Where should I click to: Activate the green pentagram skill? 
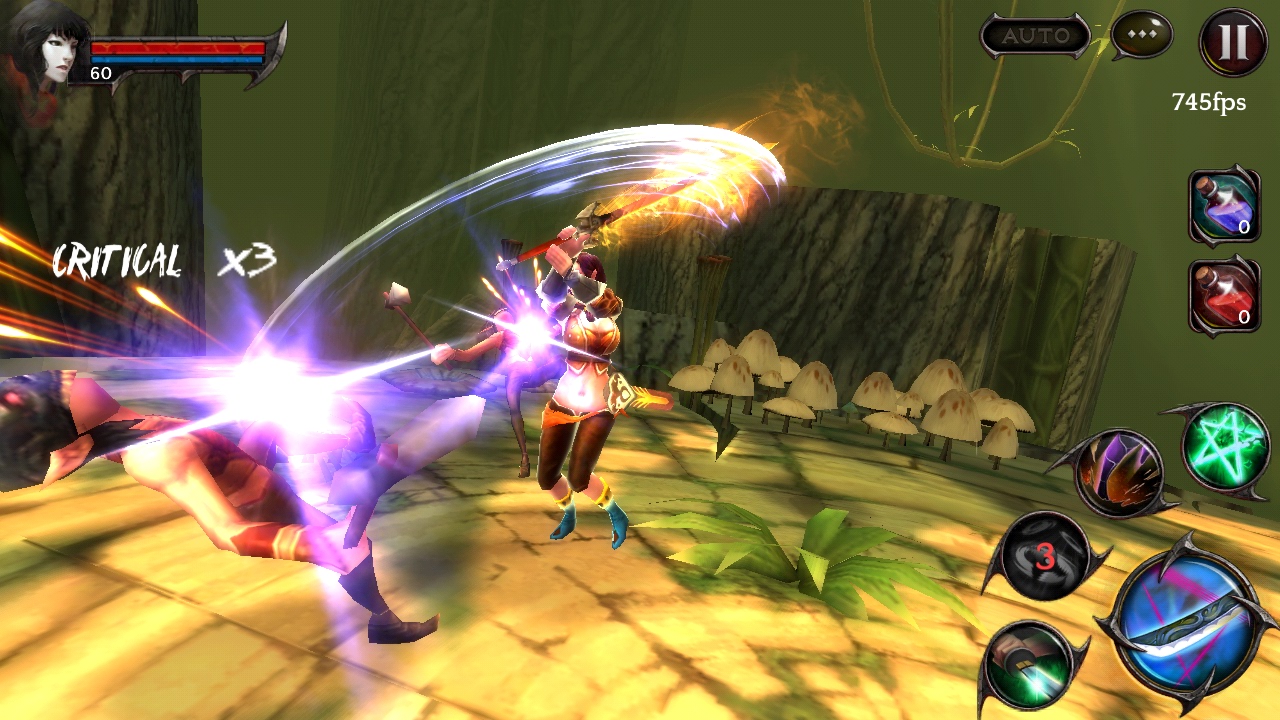pyautogui.click(x=1224, y=447)
